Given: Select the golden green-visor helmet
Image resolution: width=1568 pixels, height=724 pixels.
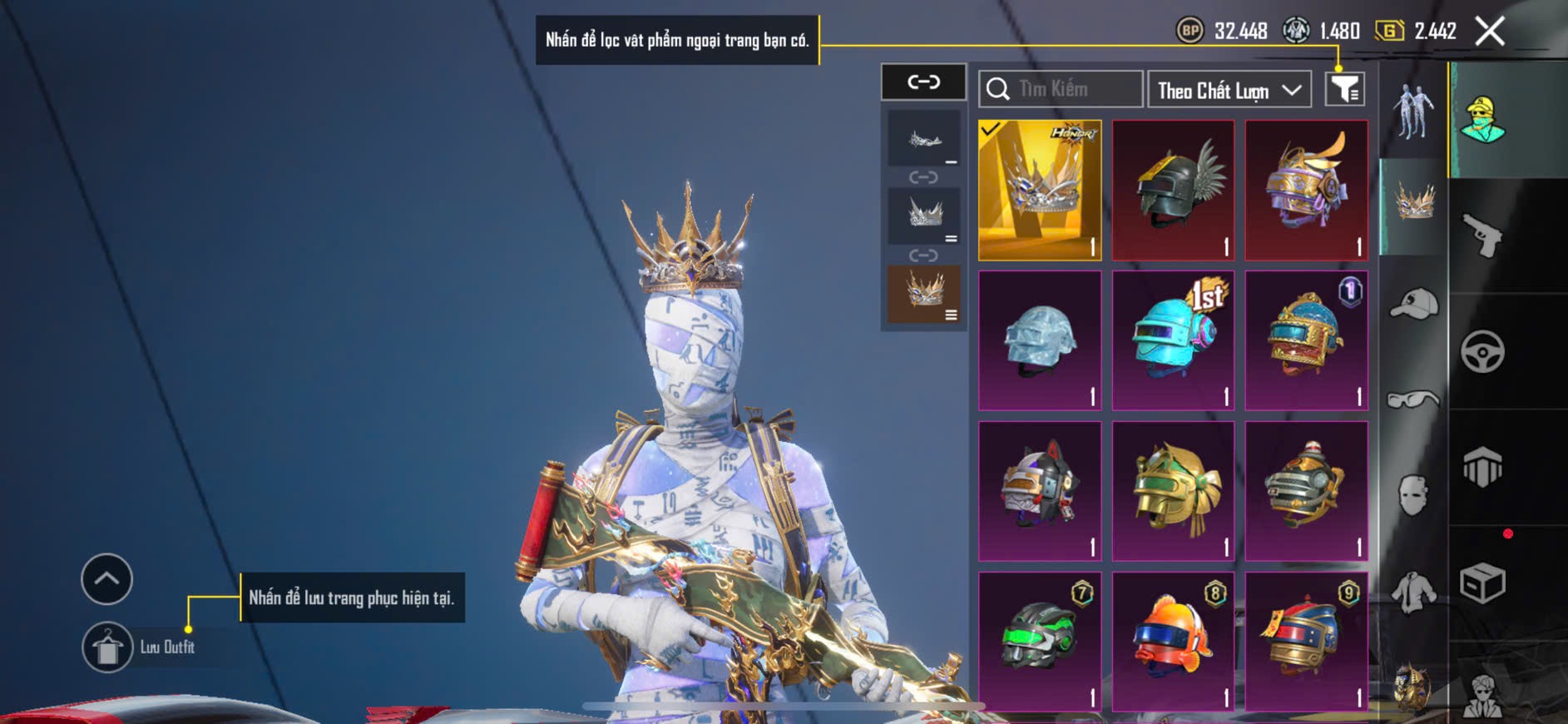Looking at the screenshot, I should 1173,491.
